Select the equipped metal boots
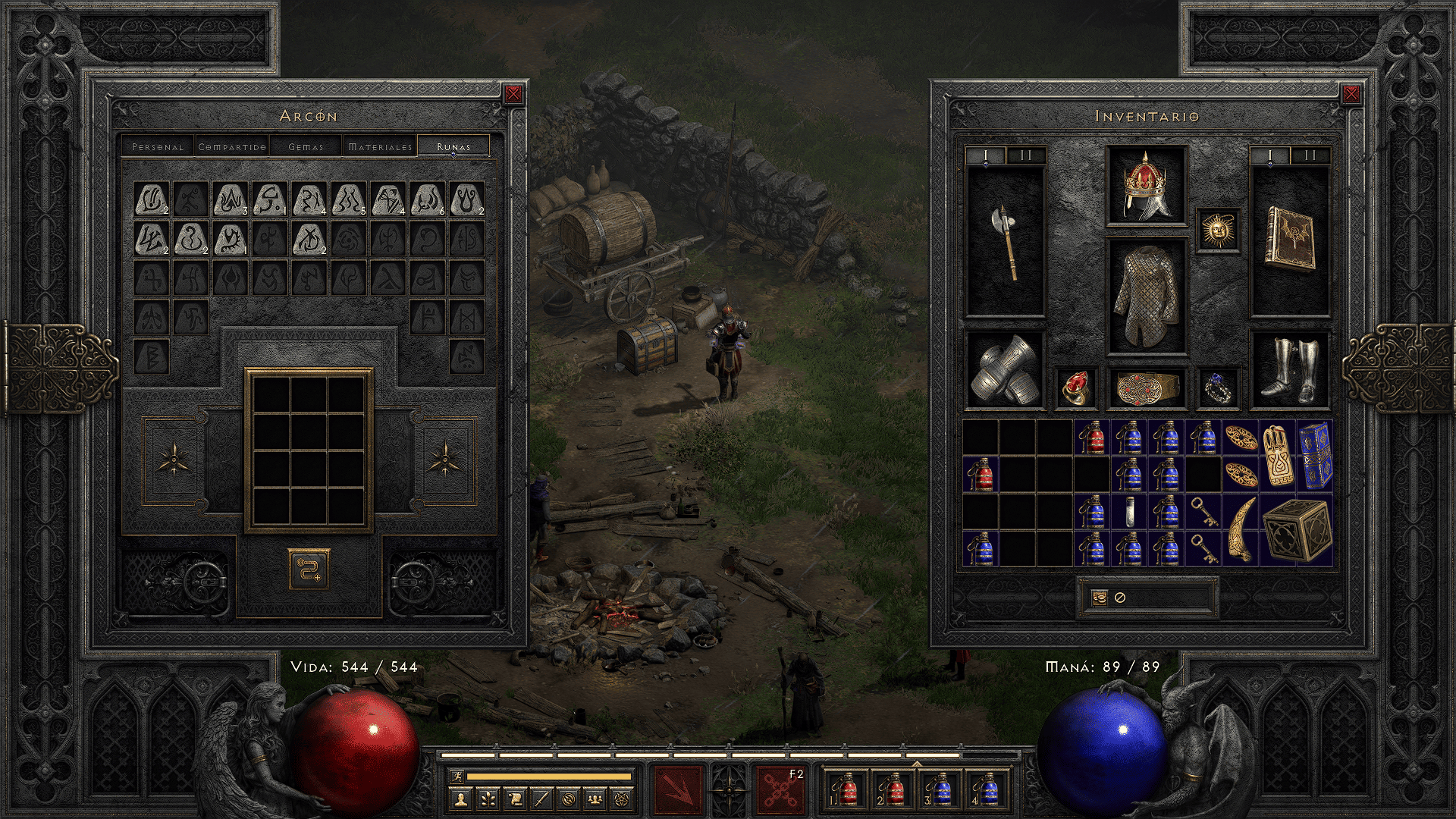 [x=1289, y=371]
